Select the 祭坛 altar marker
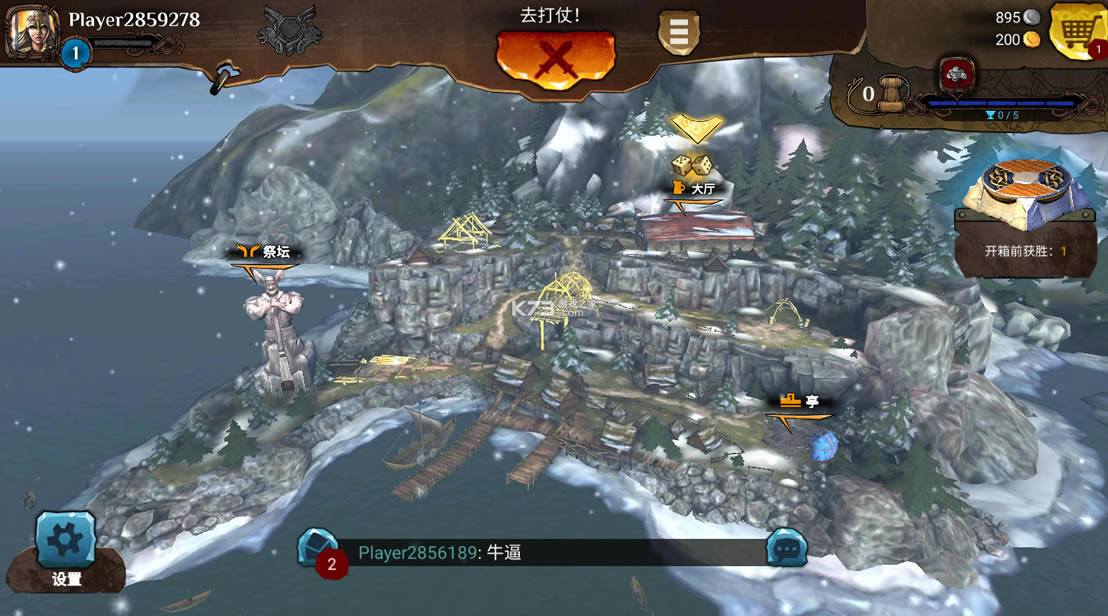This screenshot has width=1108, height=616. coord(263,253)
